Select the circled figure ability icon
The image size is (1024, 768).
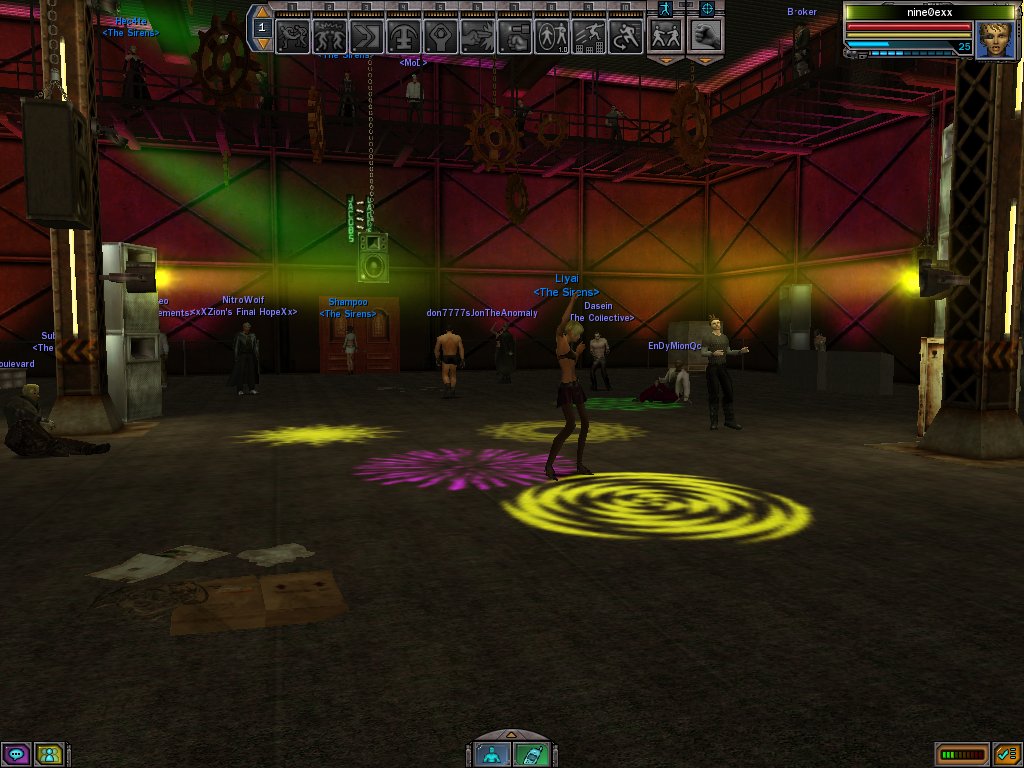[x=551, y=37]
